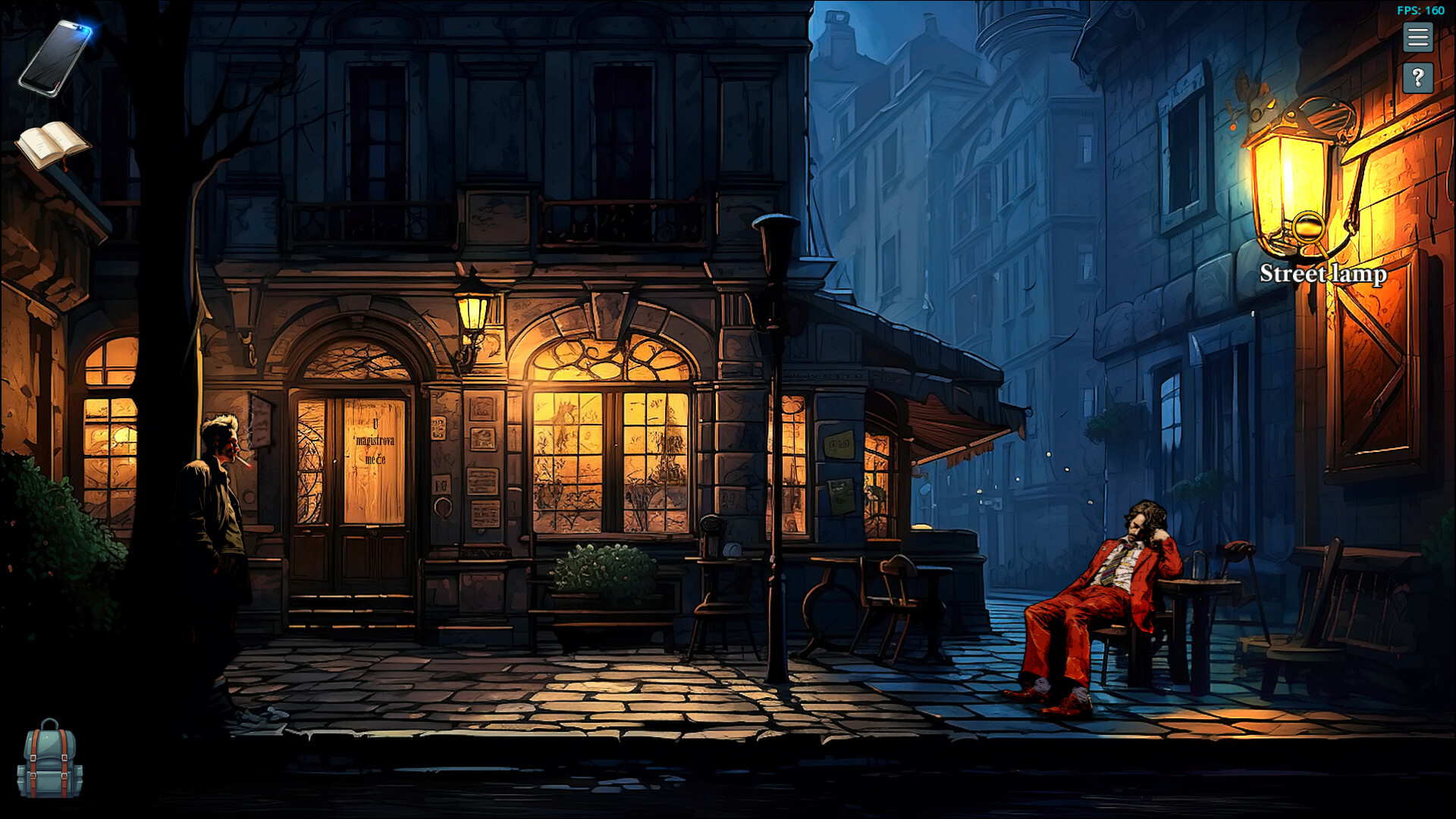Read the 'U magistrova meče' door sign
Screen dimensions: 1456x819
tap(377, 440)
